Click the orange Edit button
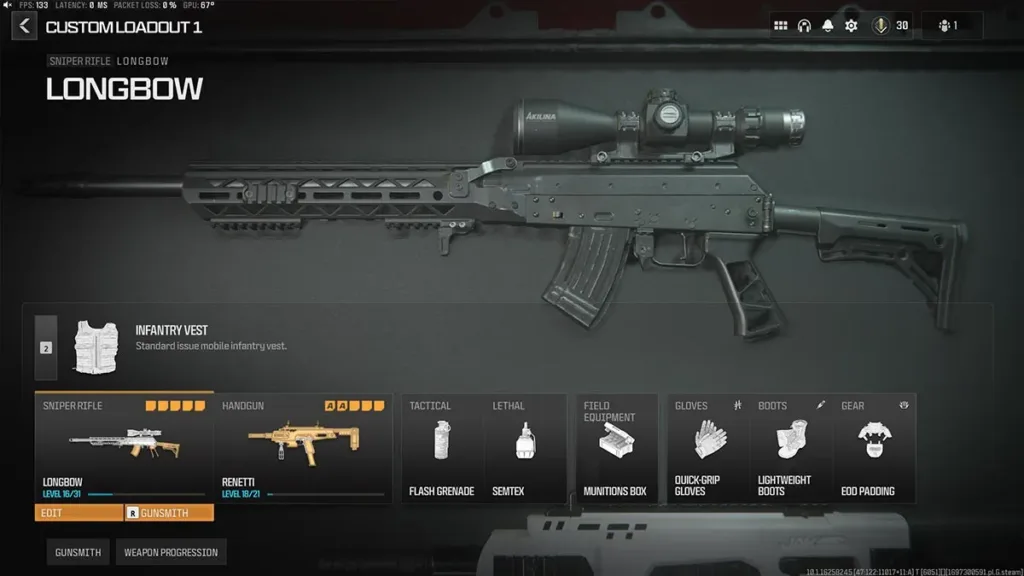This screenshot has width=1024, height=576. click(79, 513)
